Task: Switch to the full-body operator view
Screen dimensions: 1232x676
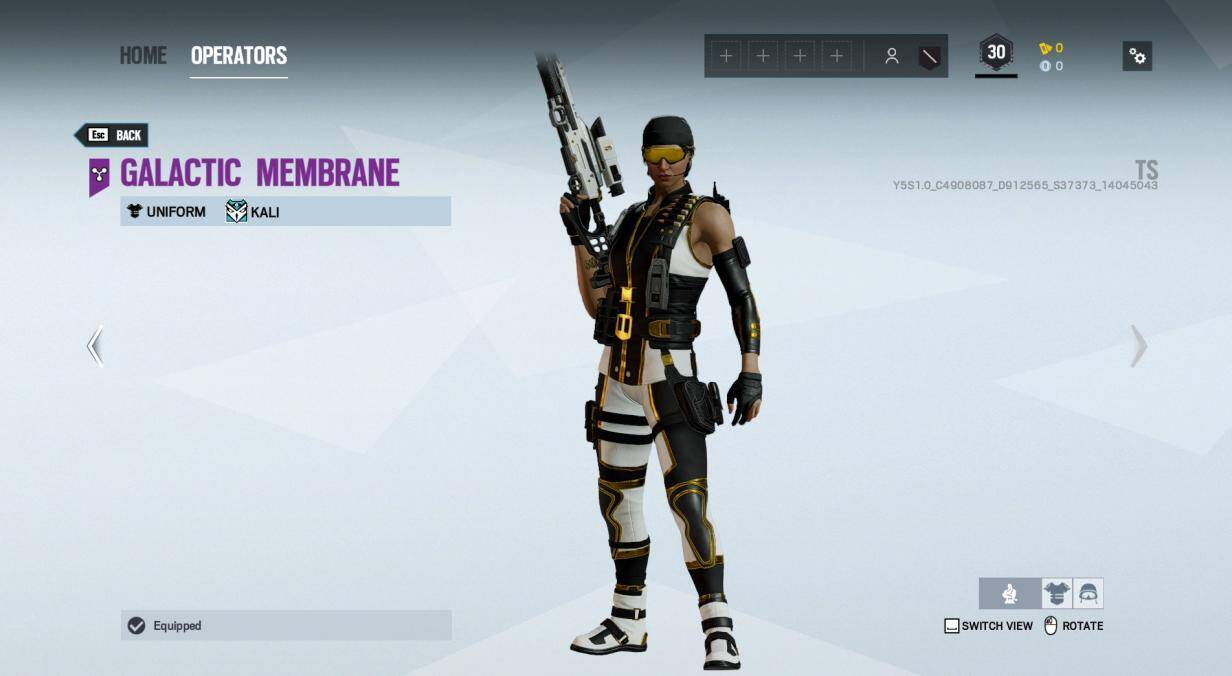Action: point(1010,594)
